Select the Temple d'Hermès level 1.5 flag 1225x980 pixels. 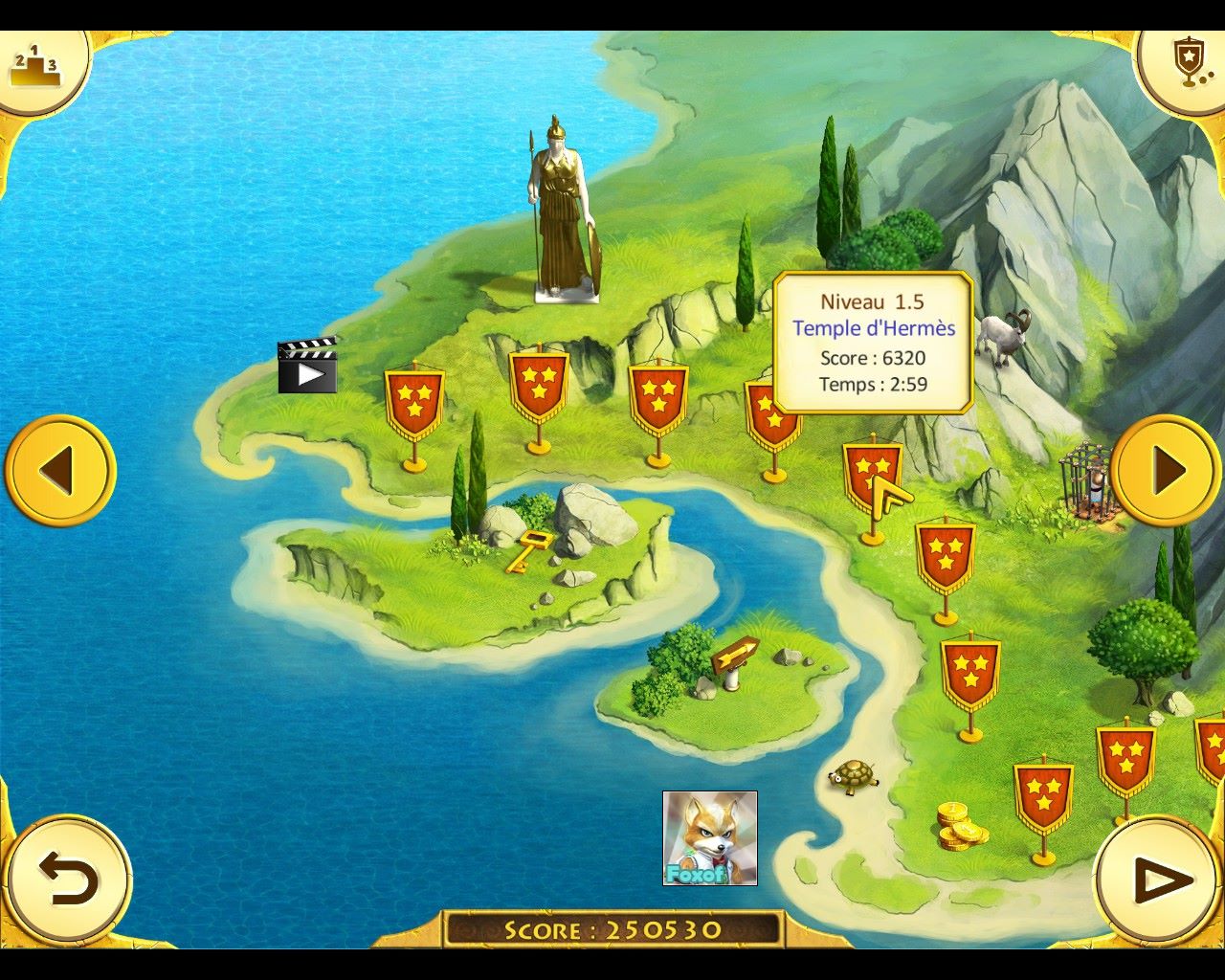coord(872,469)
